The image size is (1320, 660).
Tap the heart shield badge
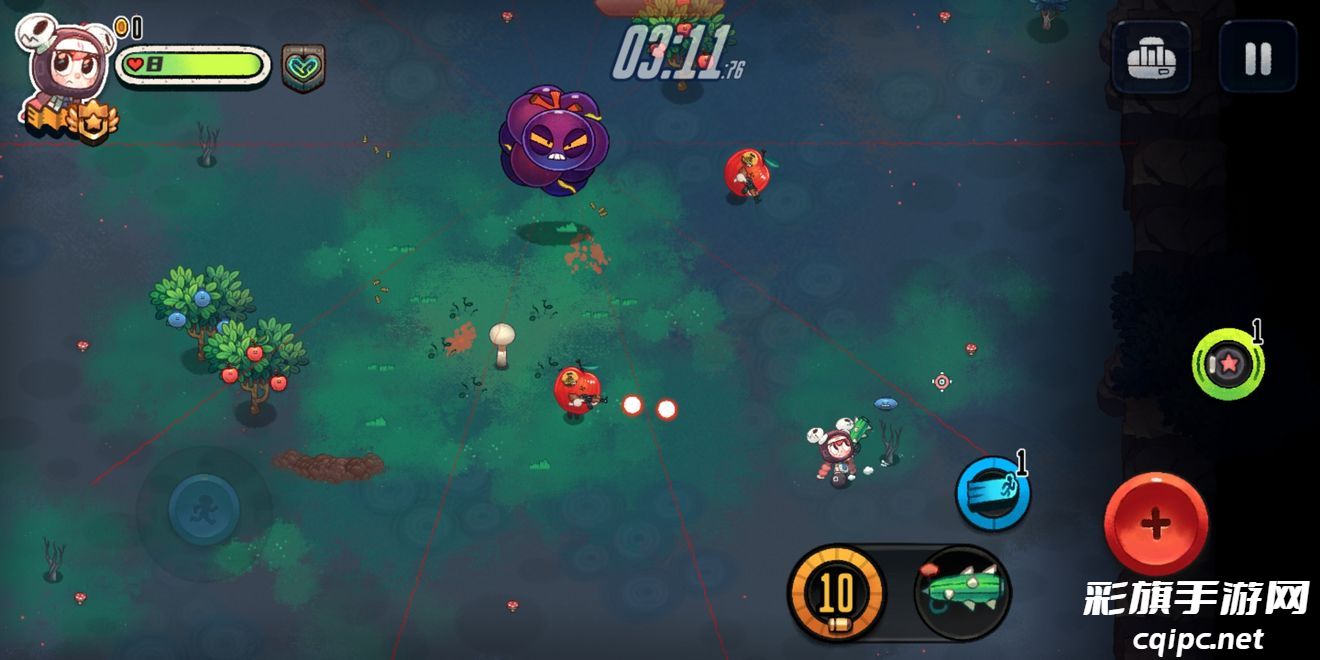302,68
